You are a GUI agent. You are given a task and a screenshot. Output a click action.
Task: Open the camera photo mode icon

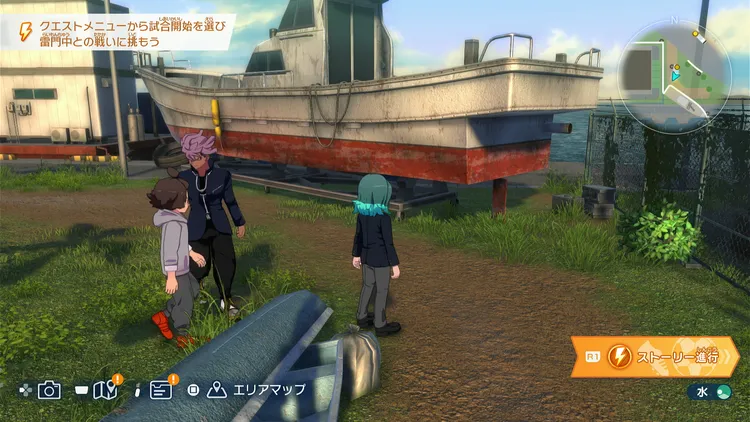(50, 390)
